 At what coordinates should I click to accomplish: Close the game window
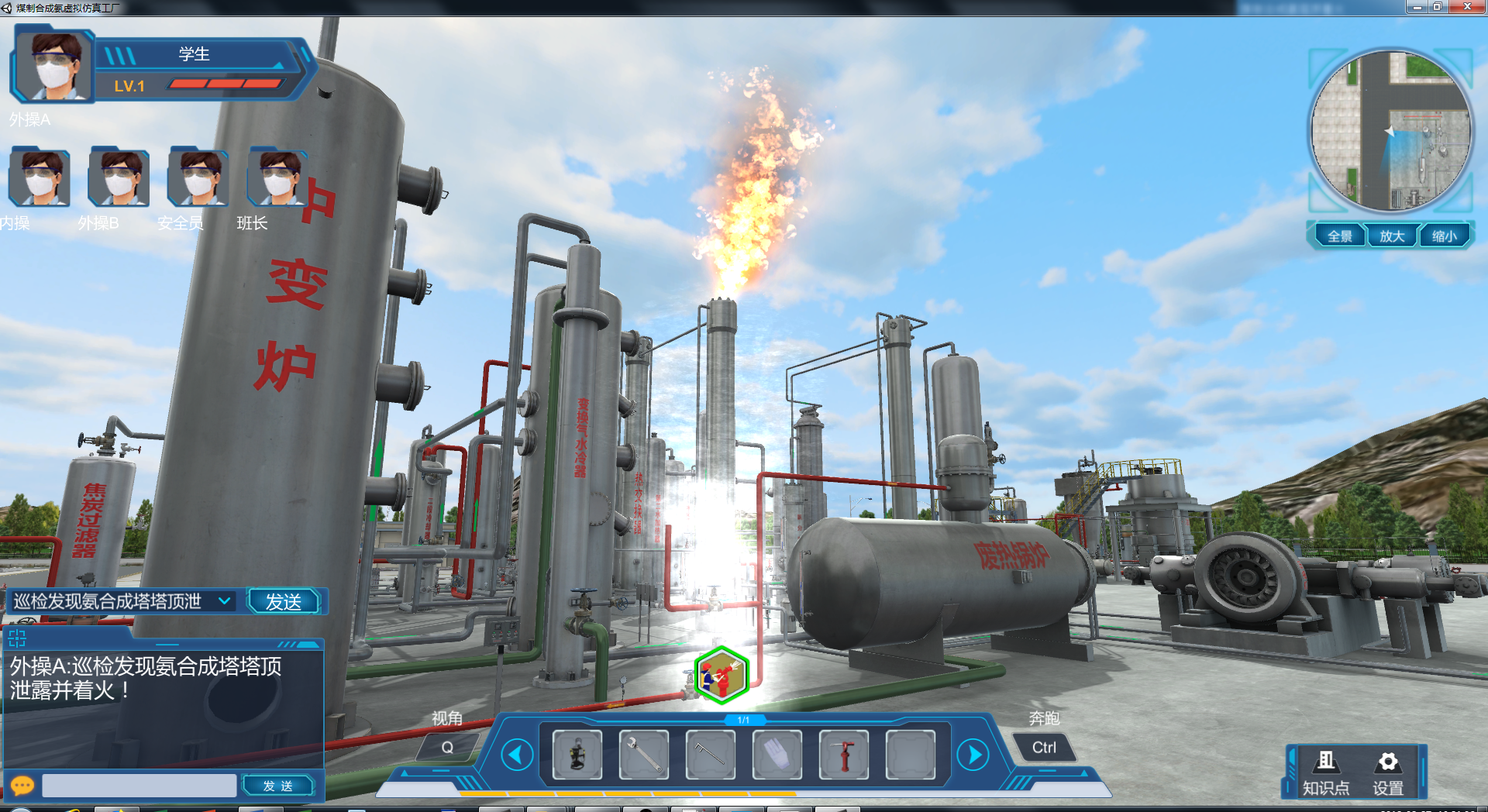click(1467, 7)
